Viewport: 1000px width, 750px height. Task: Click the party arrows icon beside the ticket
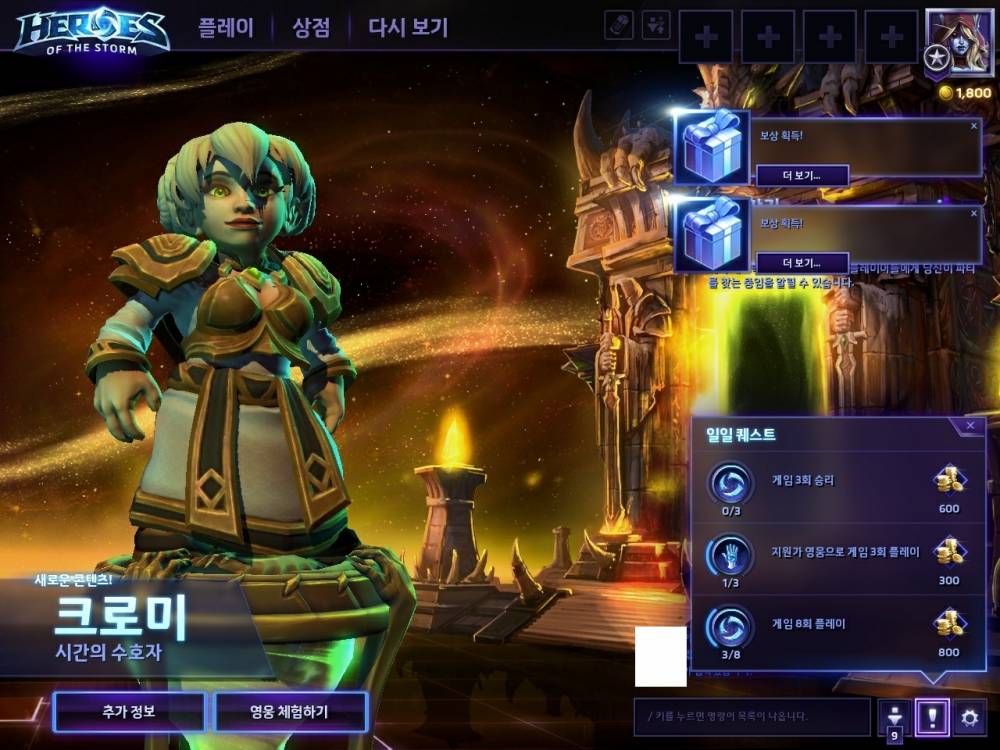pos(656,25)
